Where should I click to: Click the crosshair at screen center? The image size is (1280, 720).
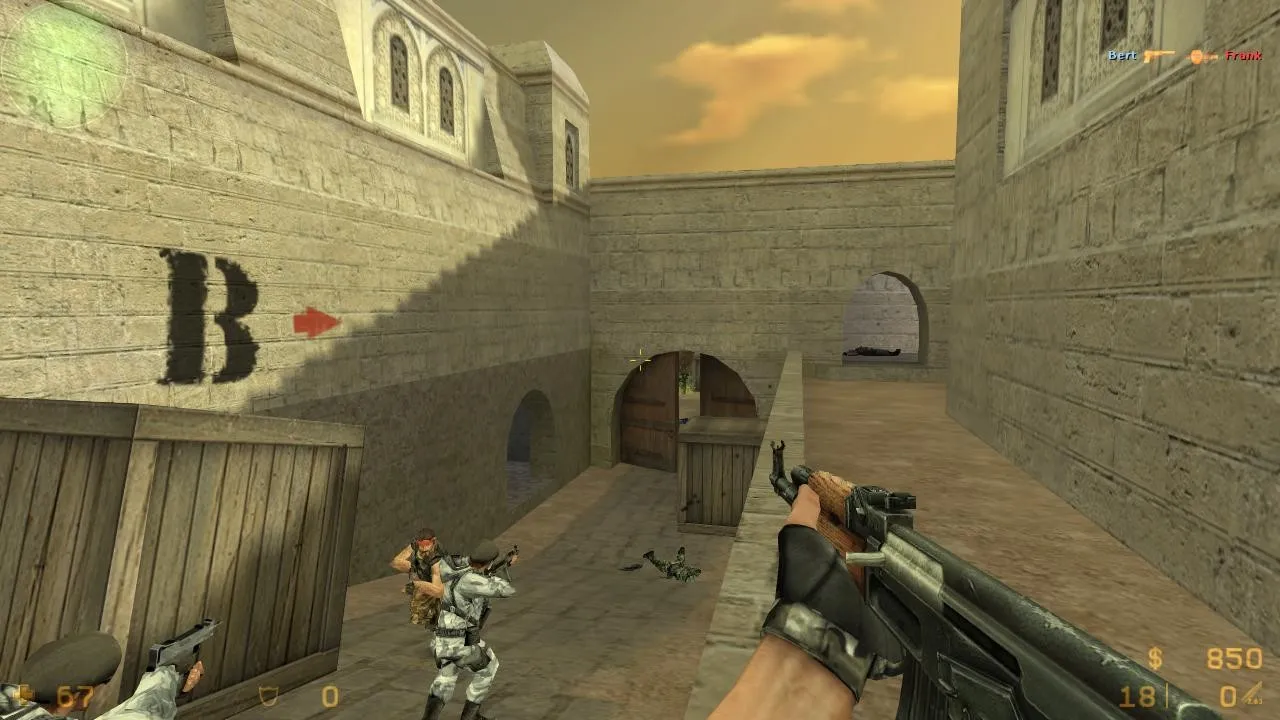[x=639, y=360]
